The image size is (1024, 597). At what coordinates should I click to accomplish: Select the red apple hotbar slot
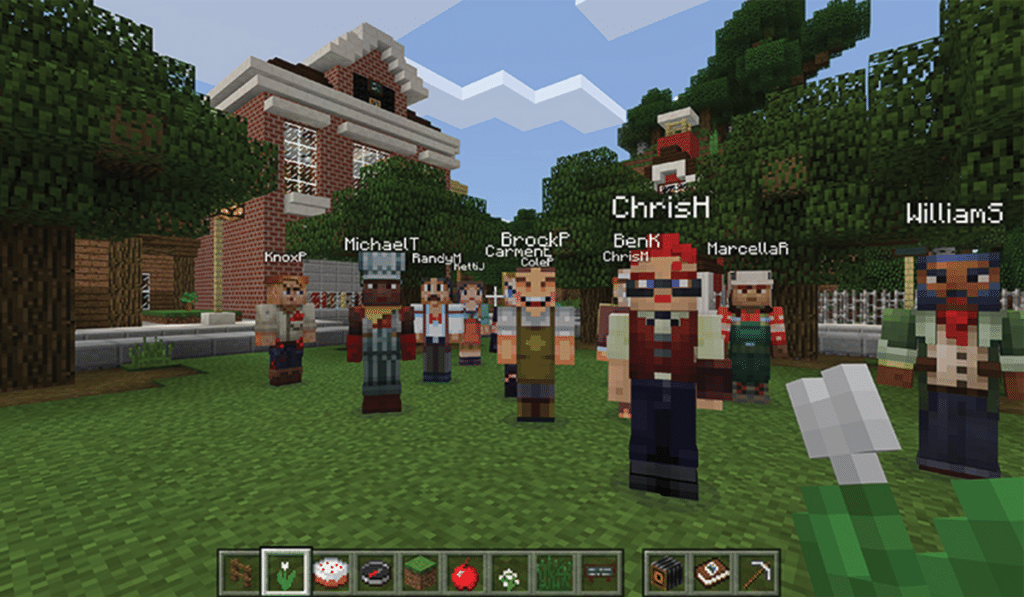tap(464, 572)
